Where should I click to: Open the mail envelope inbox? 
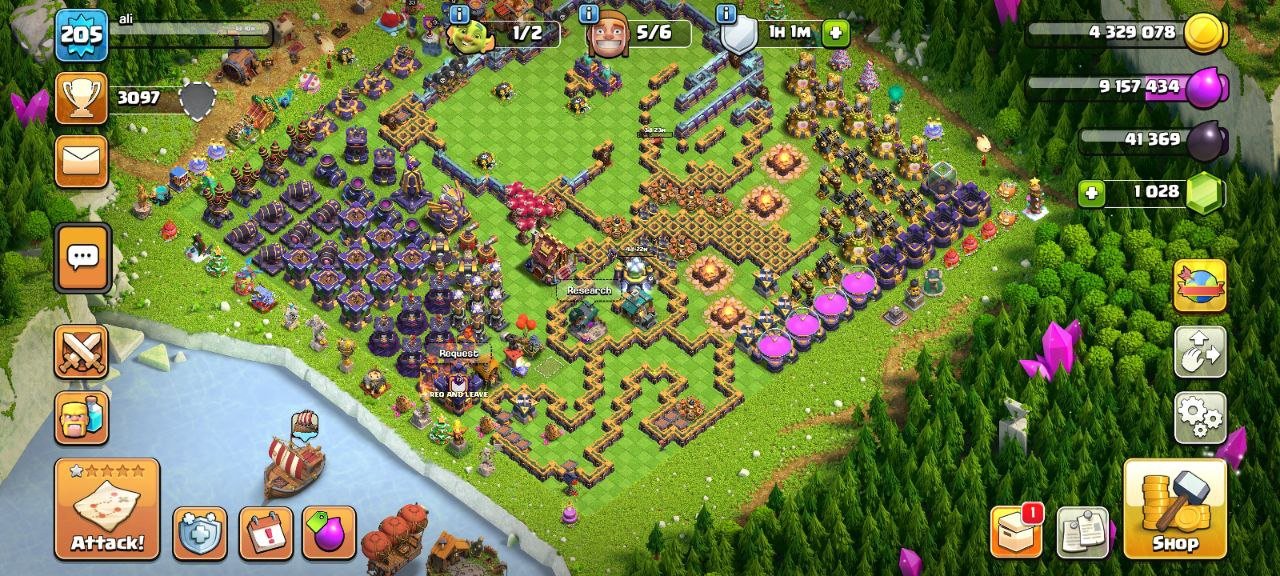(x=82, y=161)
